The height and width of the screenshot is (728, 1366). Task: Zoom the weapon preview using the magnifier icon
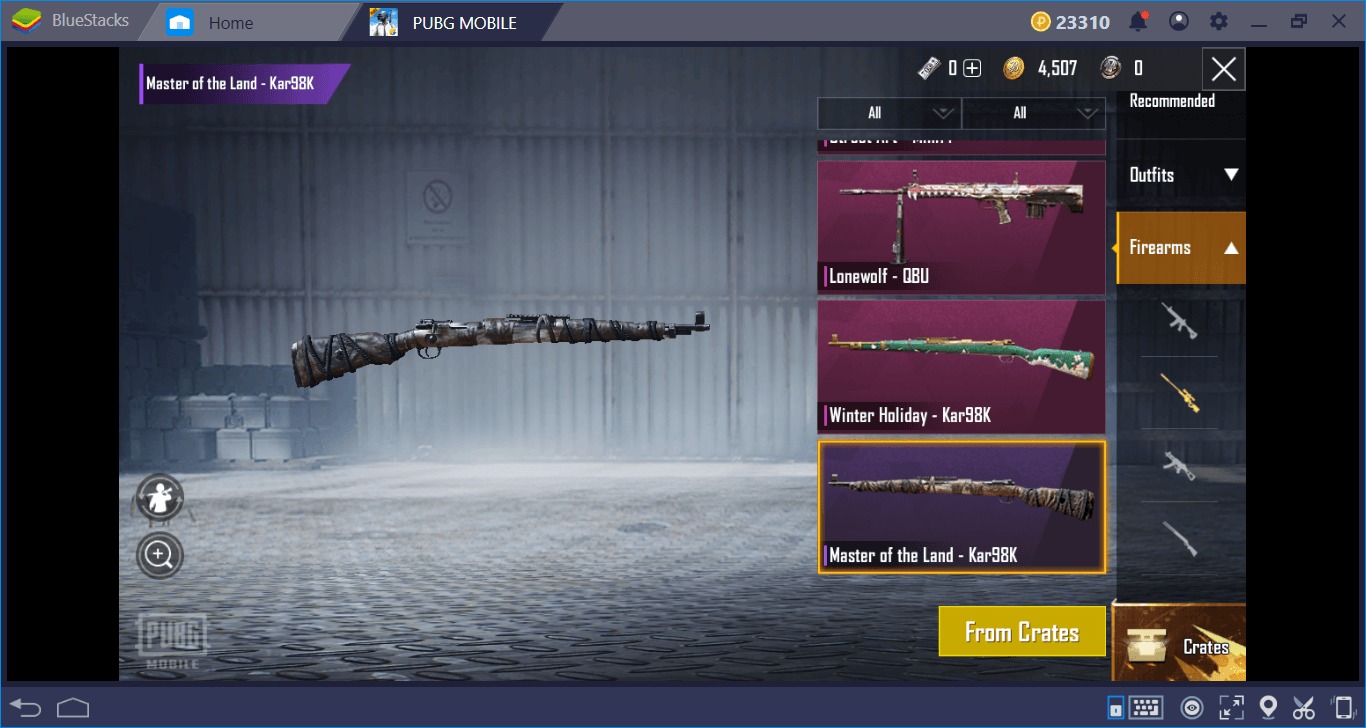click(159, 553)
